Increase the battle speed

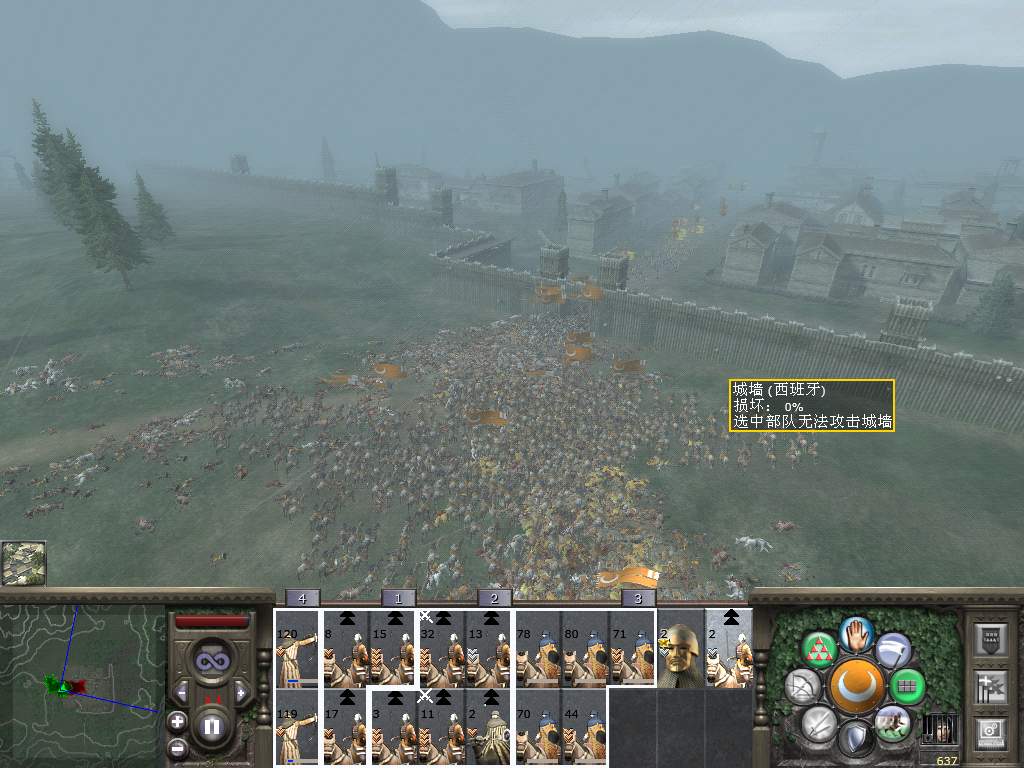tap(241, 692)
